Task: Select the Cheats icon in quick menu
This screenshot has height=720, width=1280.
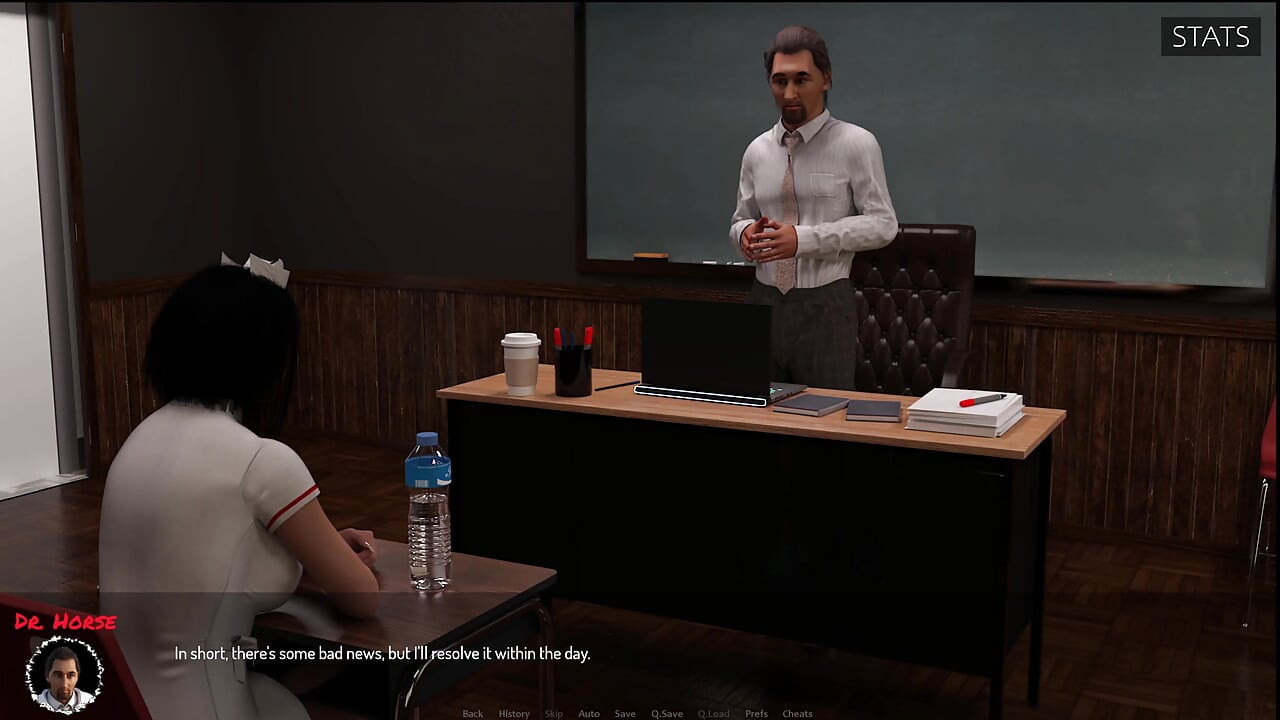Action: (797, 713)
